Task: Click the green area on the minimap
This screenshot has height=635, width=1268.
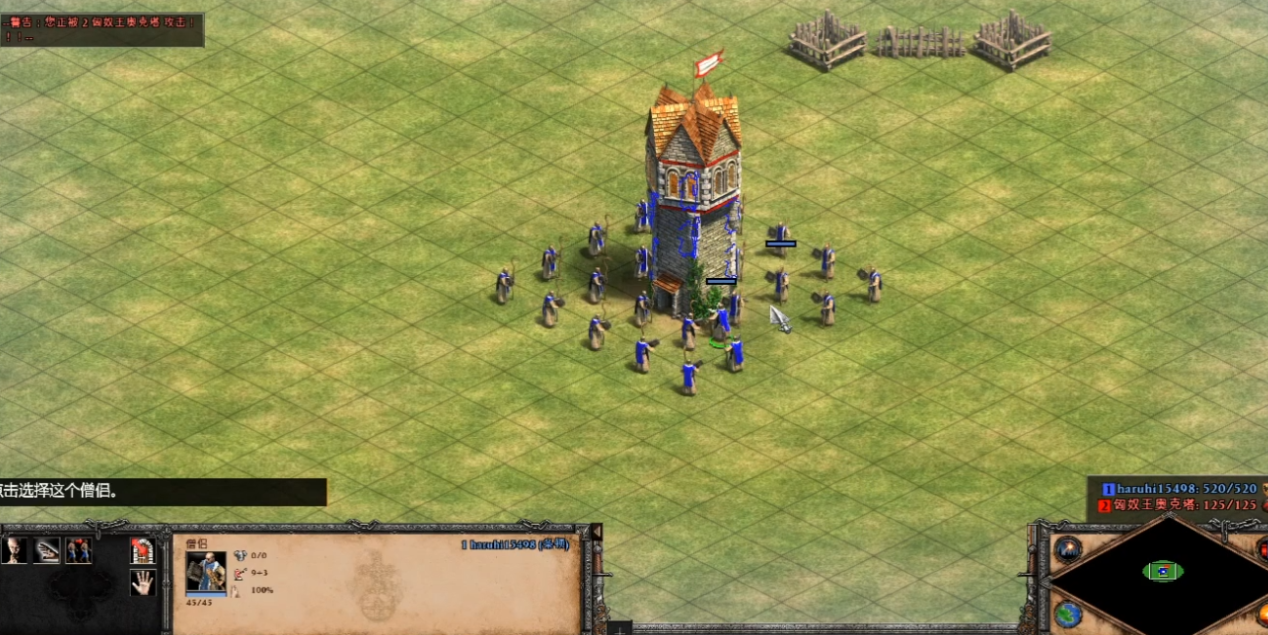Action: pyautogui.click(x=1163, y=571)
